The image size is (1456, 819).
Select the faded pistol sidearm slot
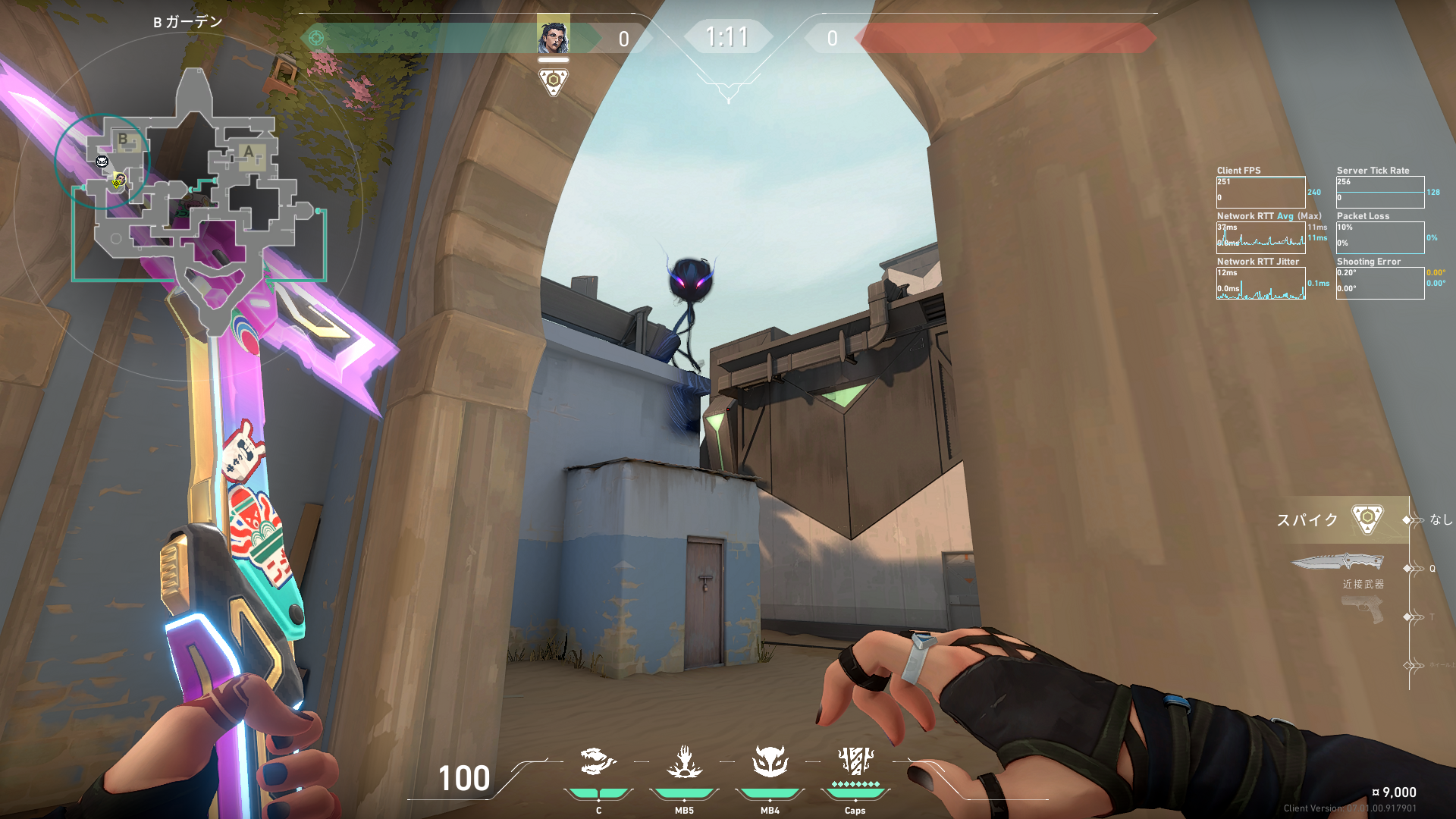point(1362,609)
